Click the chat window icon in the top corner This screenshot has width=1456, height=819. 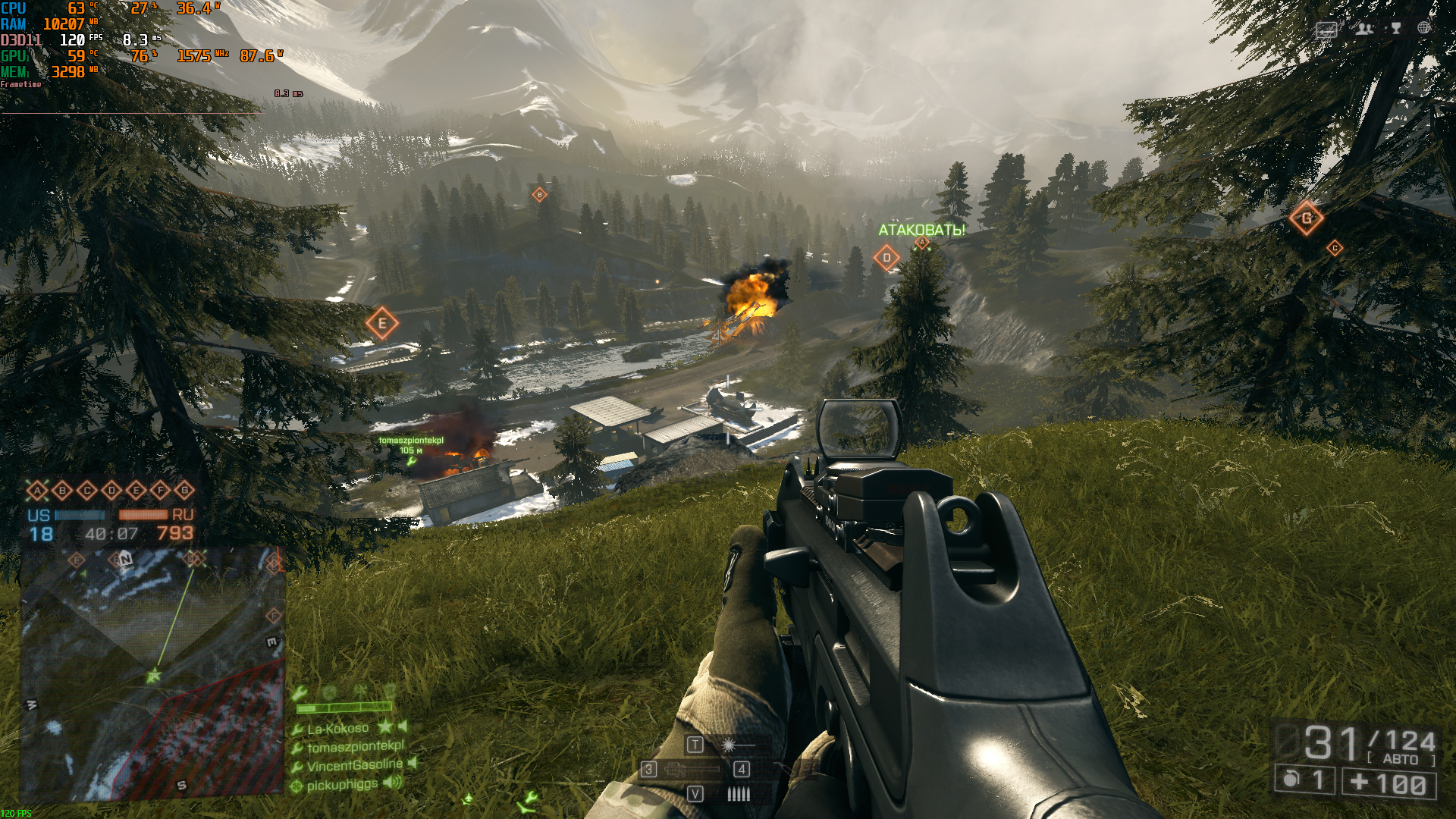coord(1326,30)
